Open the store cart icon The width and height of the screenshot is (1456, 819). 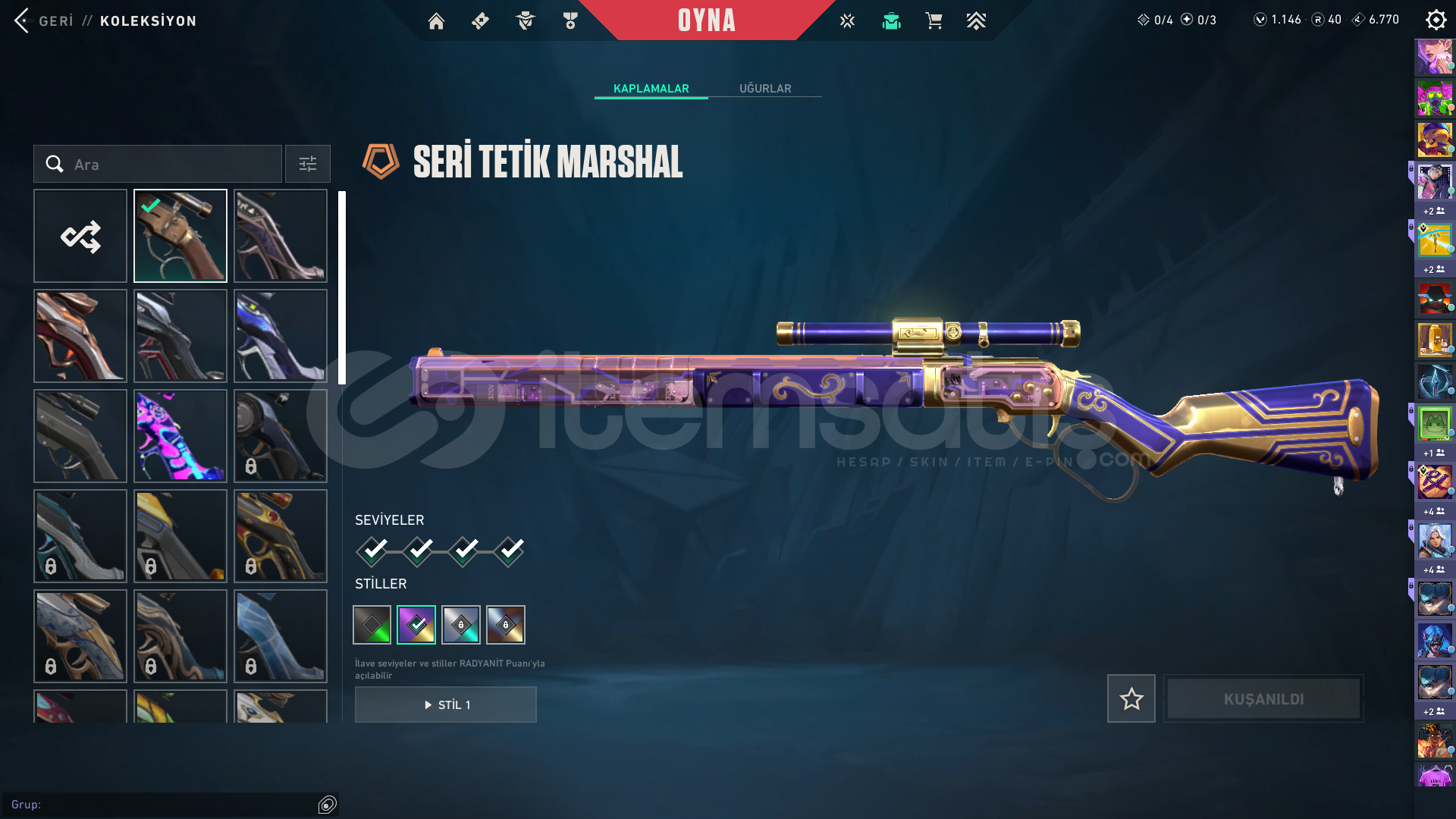[934, 21]
